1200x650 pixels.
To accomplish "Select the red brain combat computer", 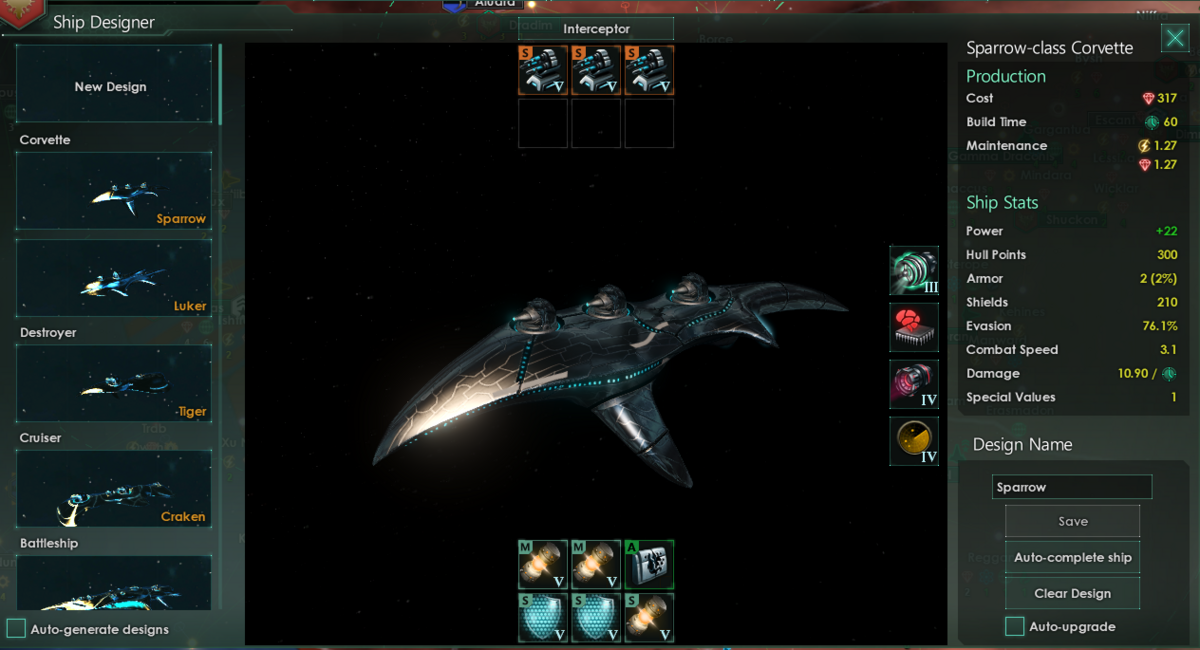I will click(914, 328).
